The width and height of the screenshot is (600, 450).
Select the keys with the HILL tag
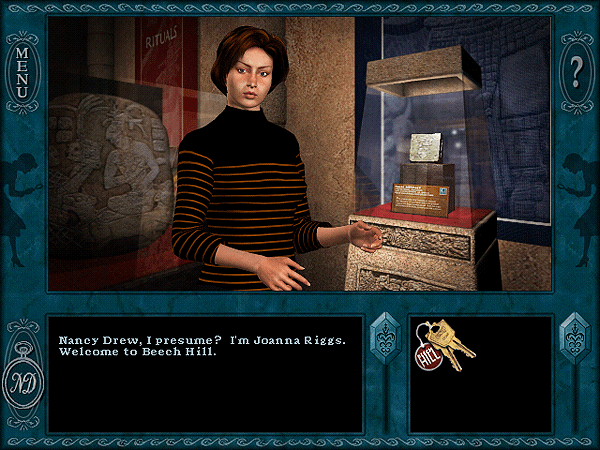(443, 346)
